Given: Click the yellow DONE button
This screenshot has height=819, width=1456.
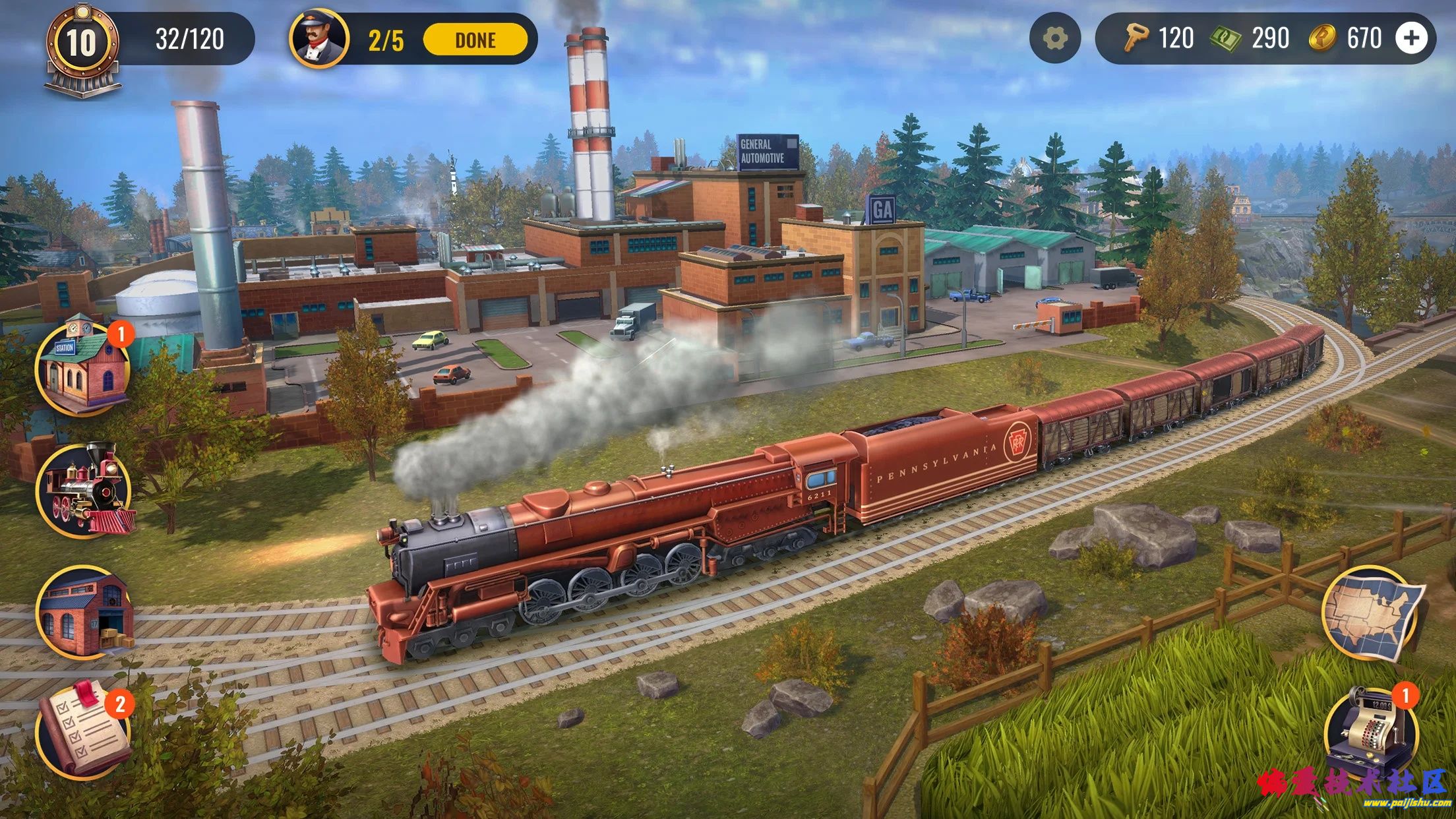Looking at the screenshot, I should pyautogui.click(x=475, y=40).
